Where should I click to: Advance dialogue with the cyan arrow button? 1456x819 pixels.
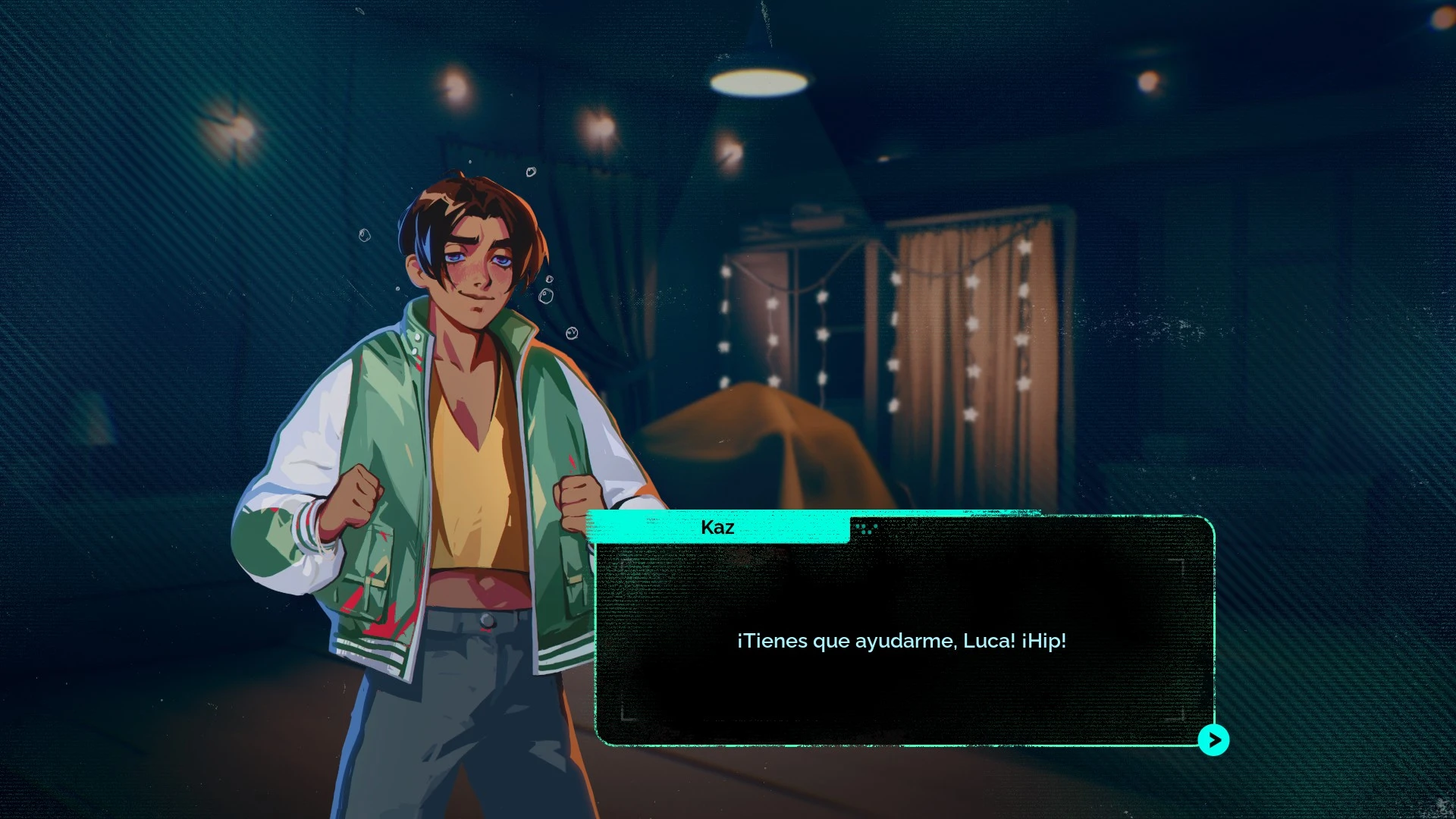[x=1213, y=740]
